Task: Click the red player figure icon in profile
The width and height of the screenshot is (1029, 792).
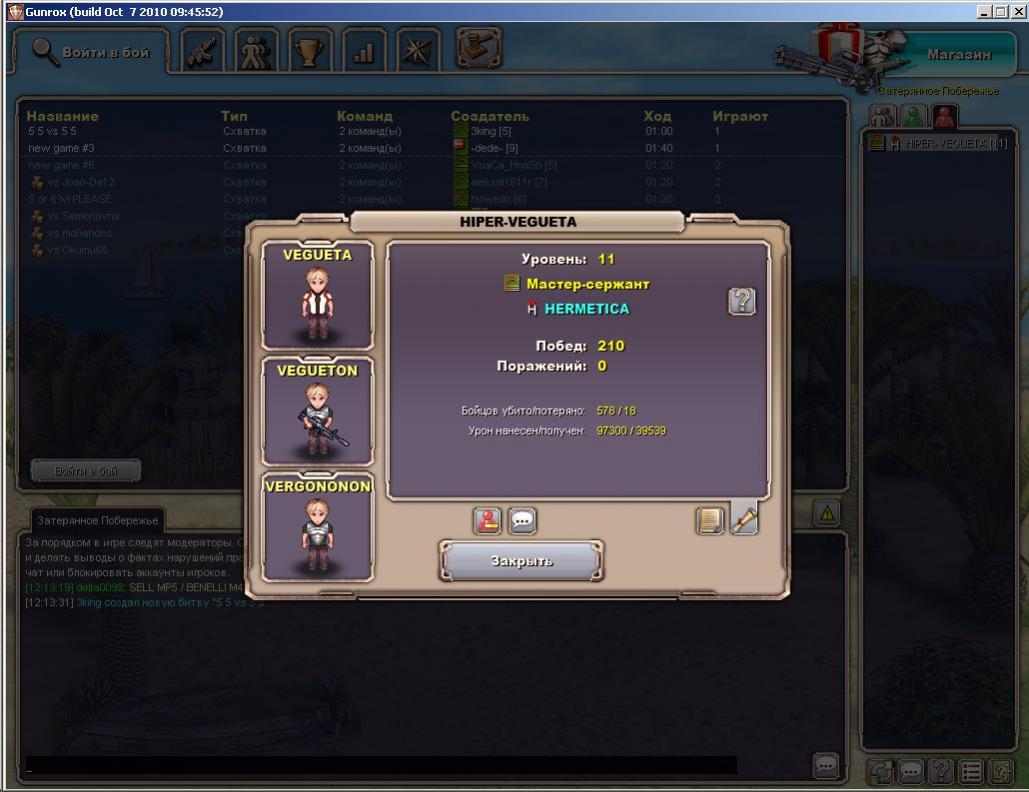Action: (x=487, y=520)
